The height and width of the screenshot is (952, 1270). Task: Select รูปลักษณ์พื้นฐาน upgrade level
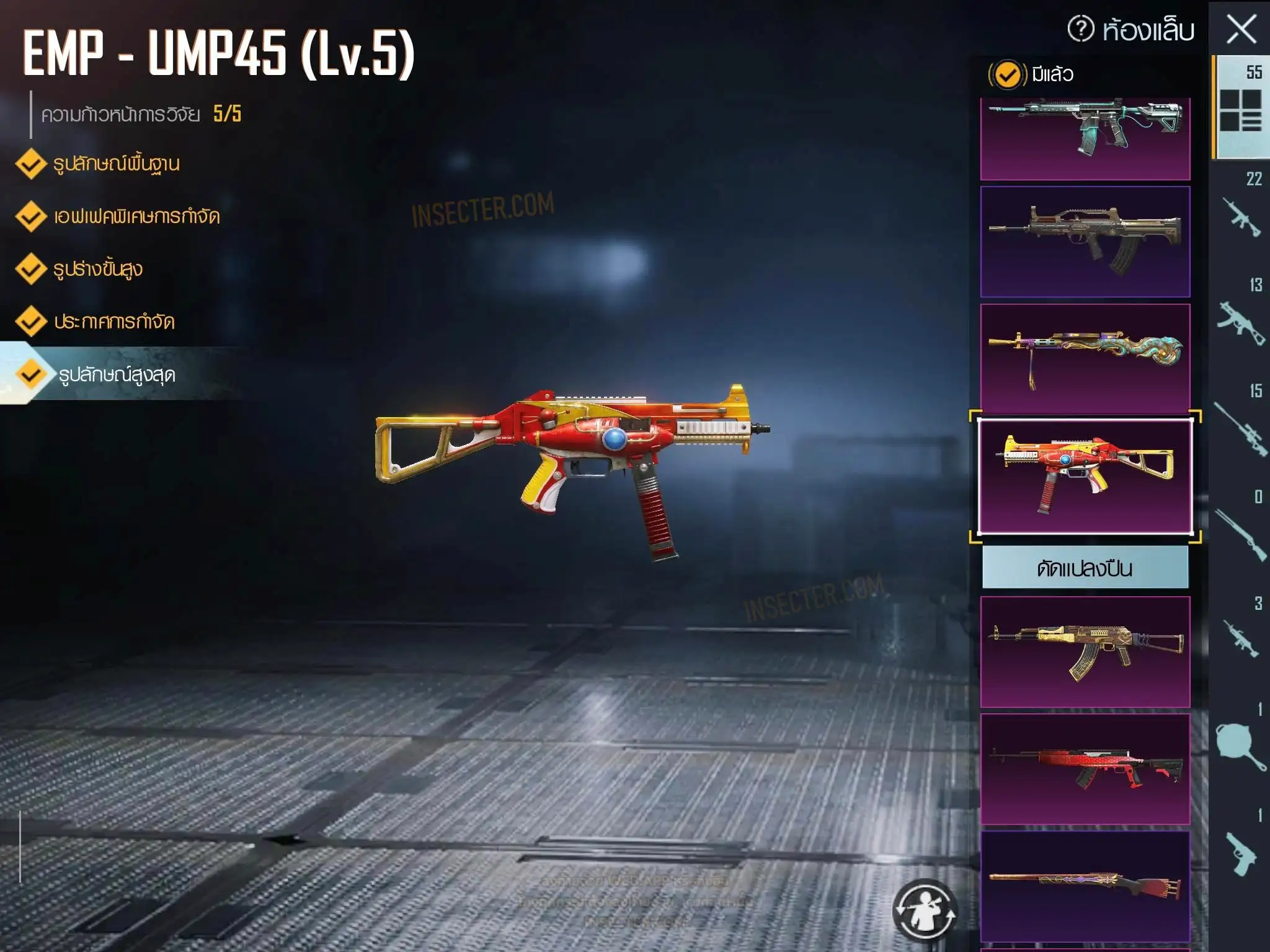(x=115, y=164)
